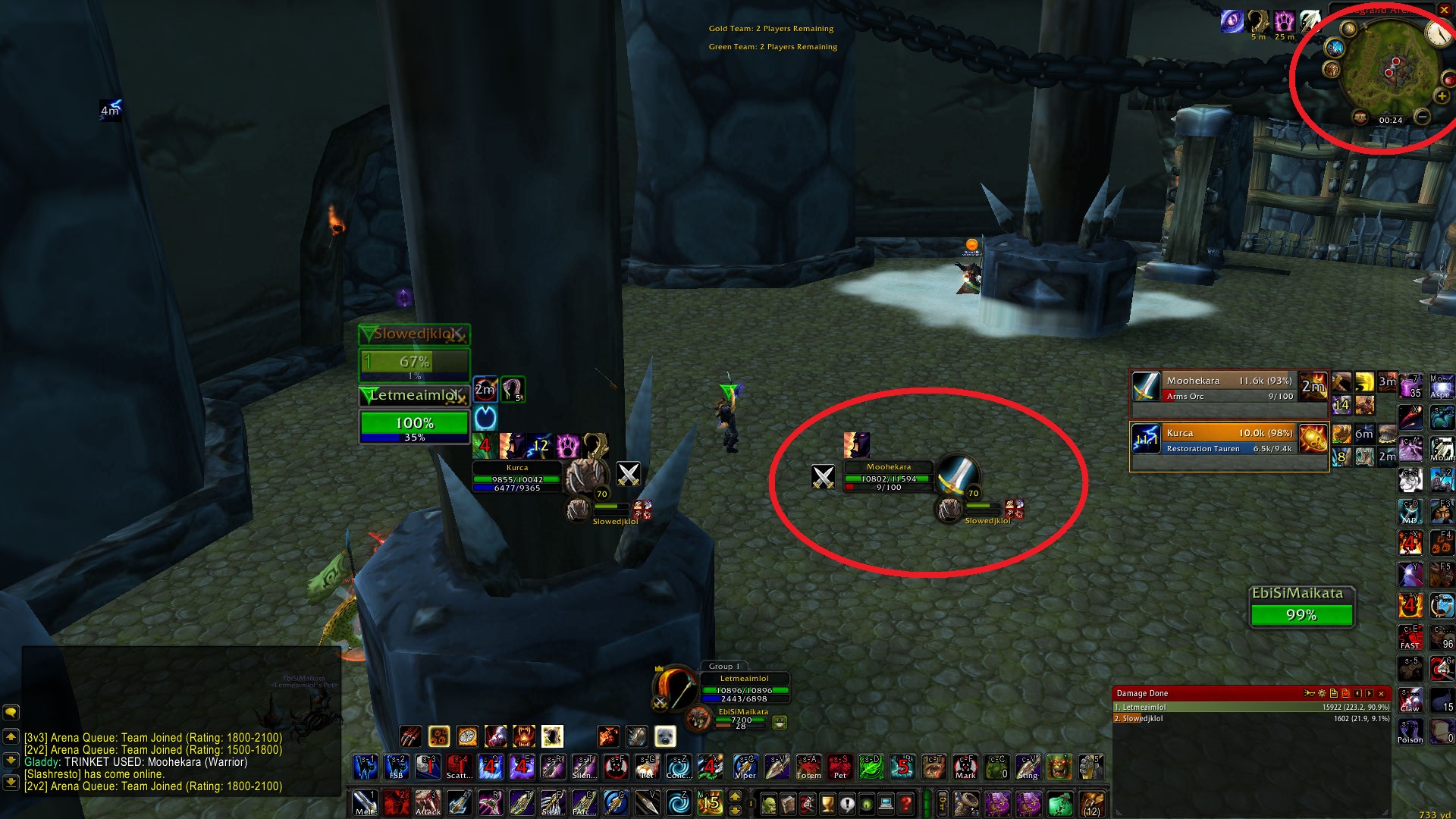This screenshot has height=819, width=1456.
Task: Click the right segment arrow on Damage Done
Action: tap(1369, 694)
